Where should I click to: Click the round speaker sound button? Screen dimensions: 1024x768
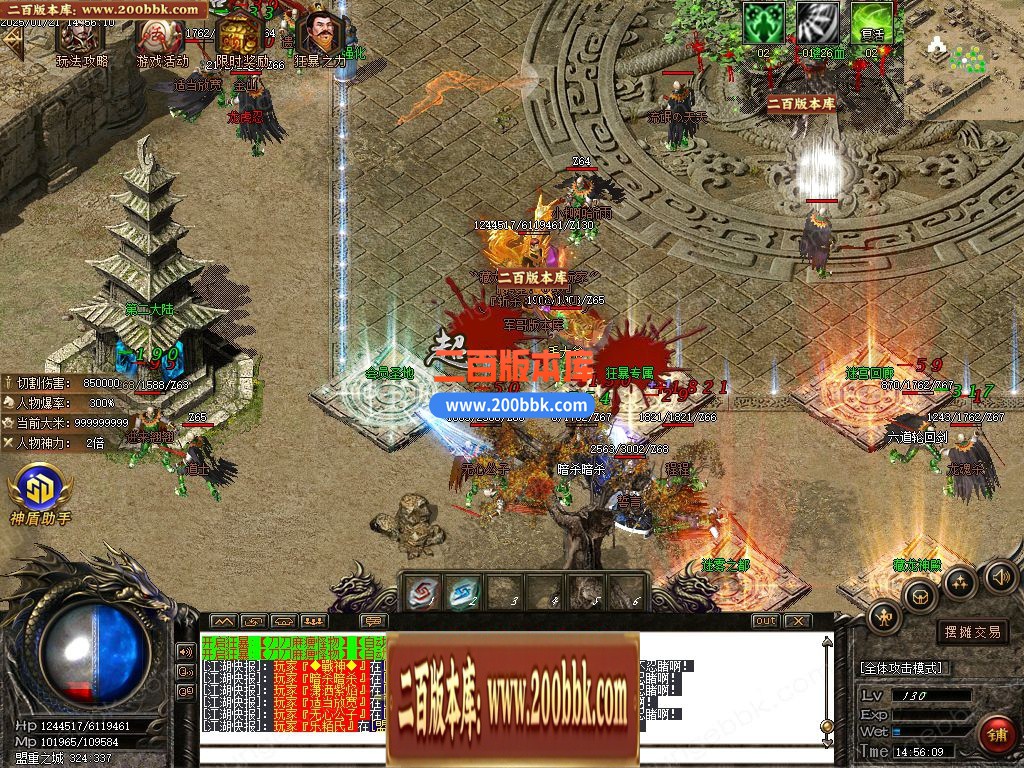(x=1000, y=577)
